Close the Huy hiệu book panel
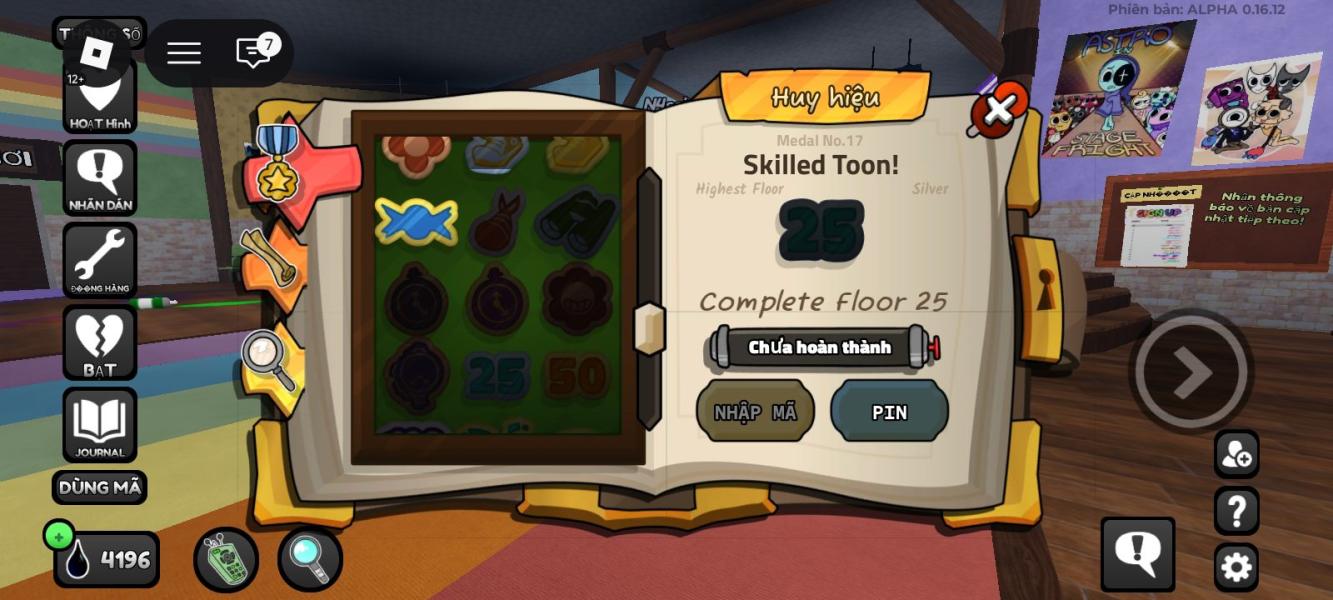The image size is (1333, 600). (x=999, y=109)
